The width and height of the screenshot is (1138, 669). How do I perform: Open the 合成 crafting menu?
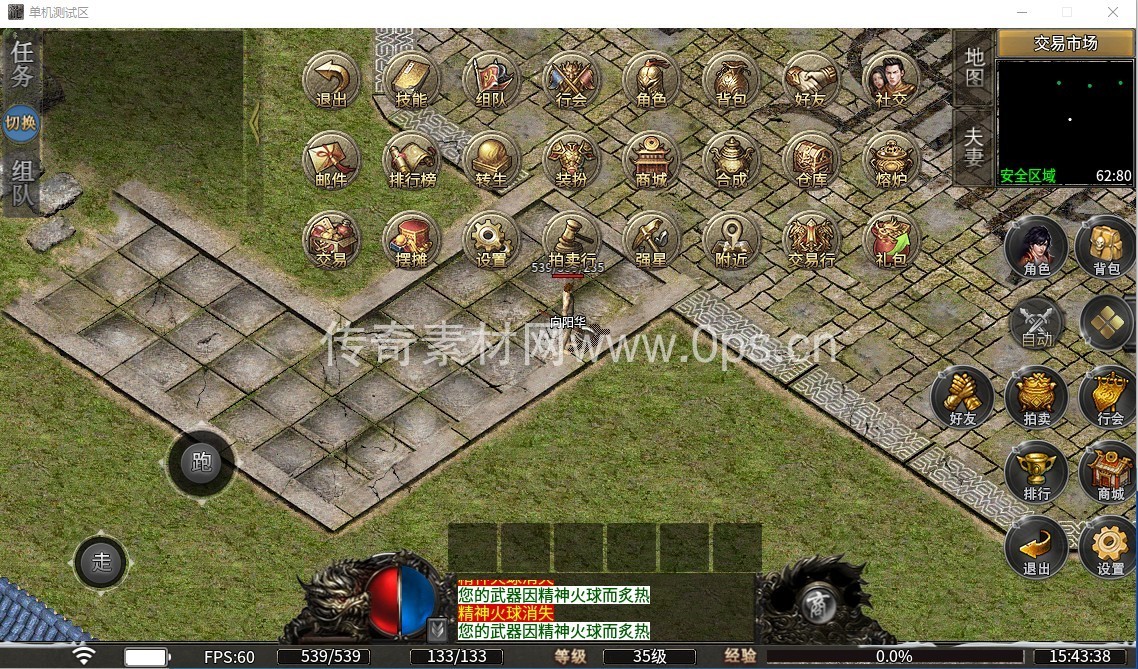tap(731, 159)
